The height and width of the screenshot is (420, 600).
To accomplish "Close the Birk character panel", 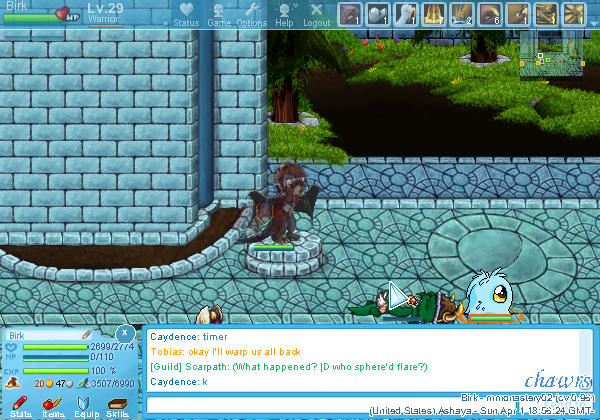I will (124, 332).
